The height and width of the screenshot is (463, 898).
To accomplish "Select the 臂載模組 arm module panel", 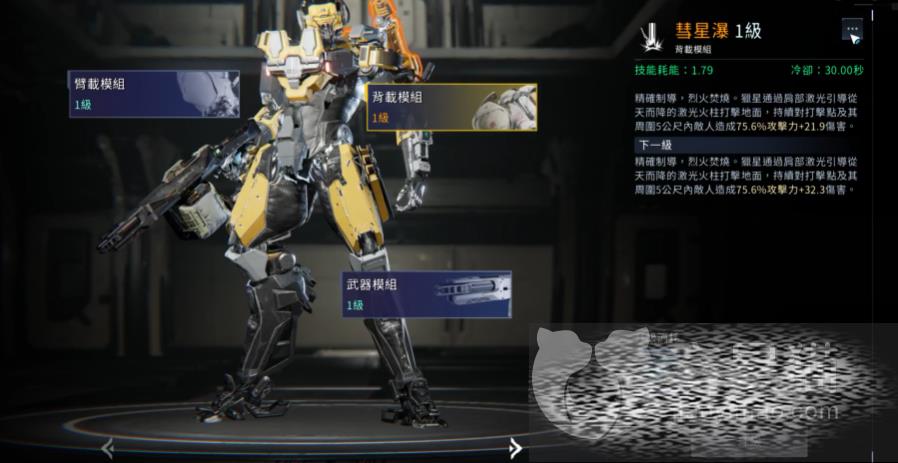I will tap(154, 93).
